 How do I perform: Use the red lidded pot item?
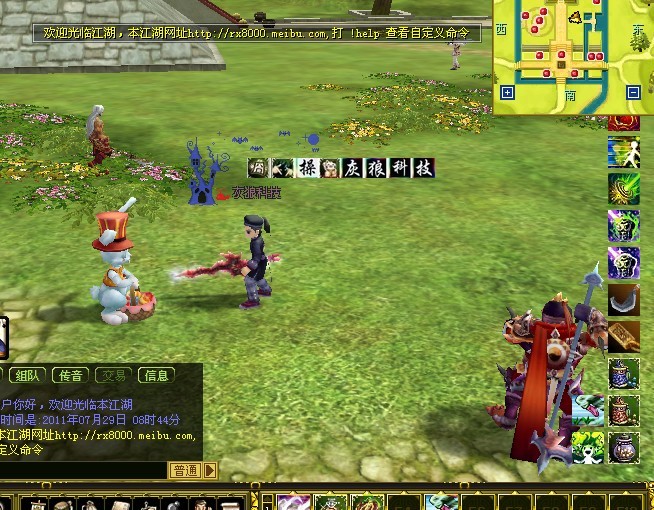[624, 409]
